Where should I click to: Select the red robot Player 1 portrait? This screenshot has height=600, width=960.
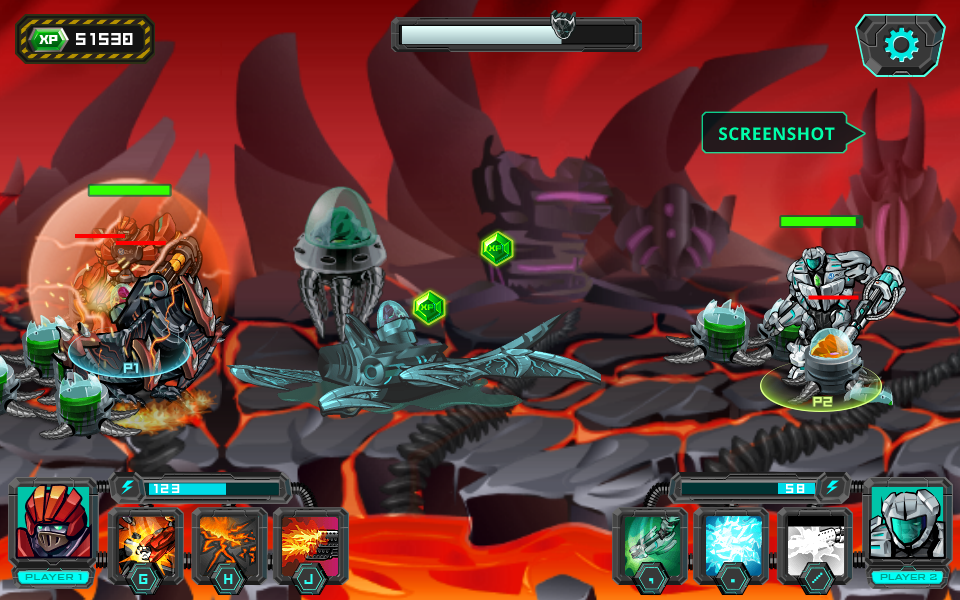(x=53, y=524)
